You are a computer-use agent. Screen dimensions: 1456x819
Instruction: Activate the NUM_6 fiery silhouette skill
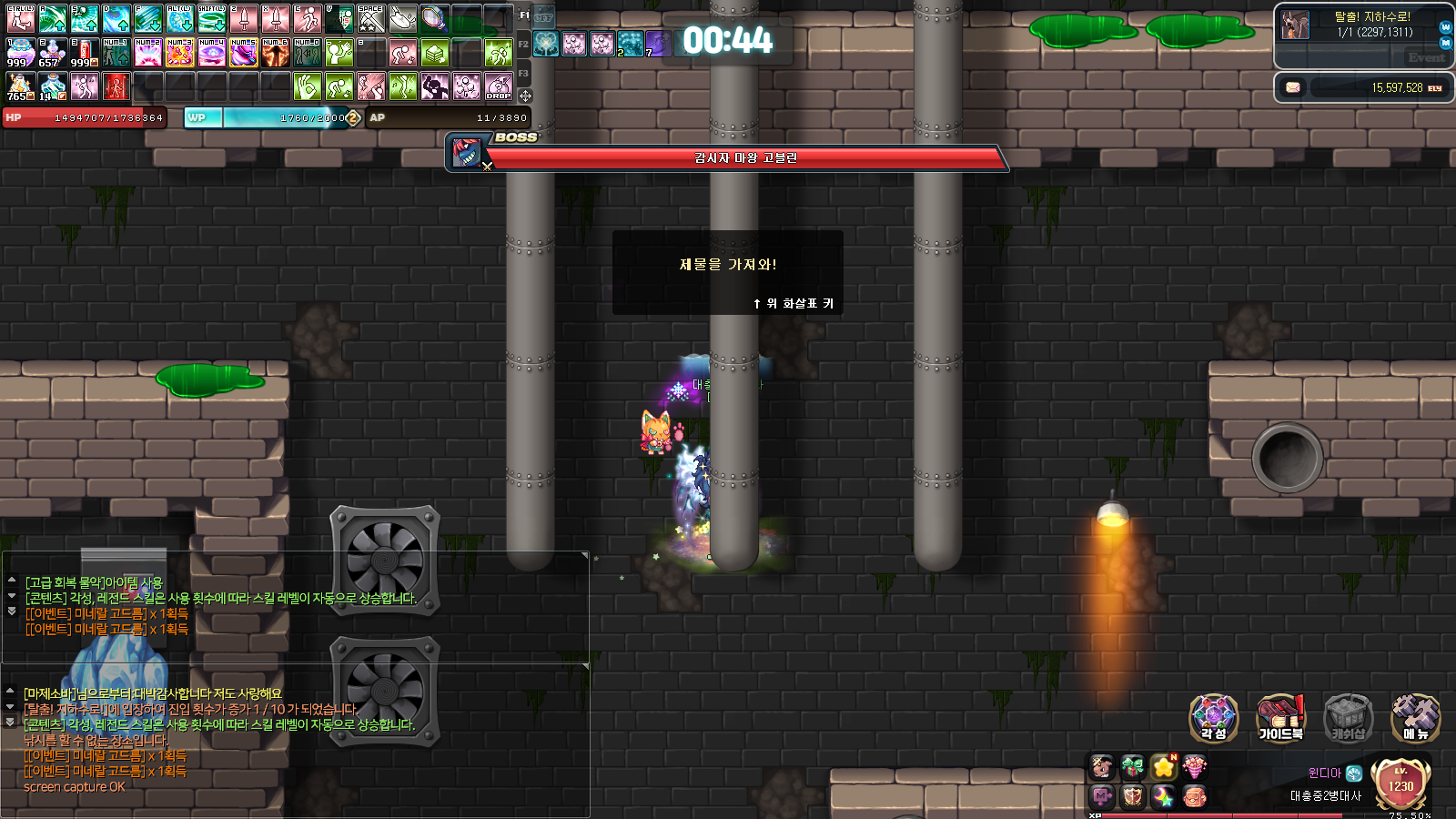pos(275,54)
